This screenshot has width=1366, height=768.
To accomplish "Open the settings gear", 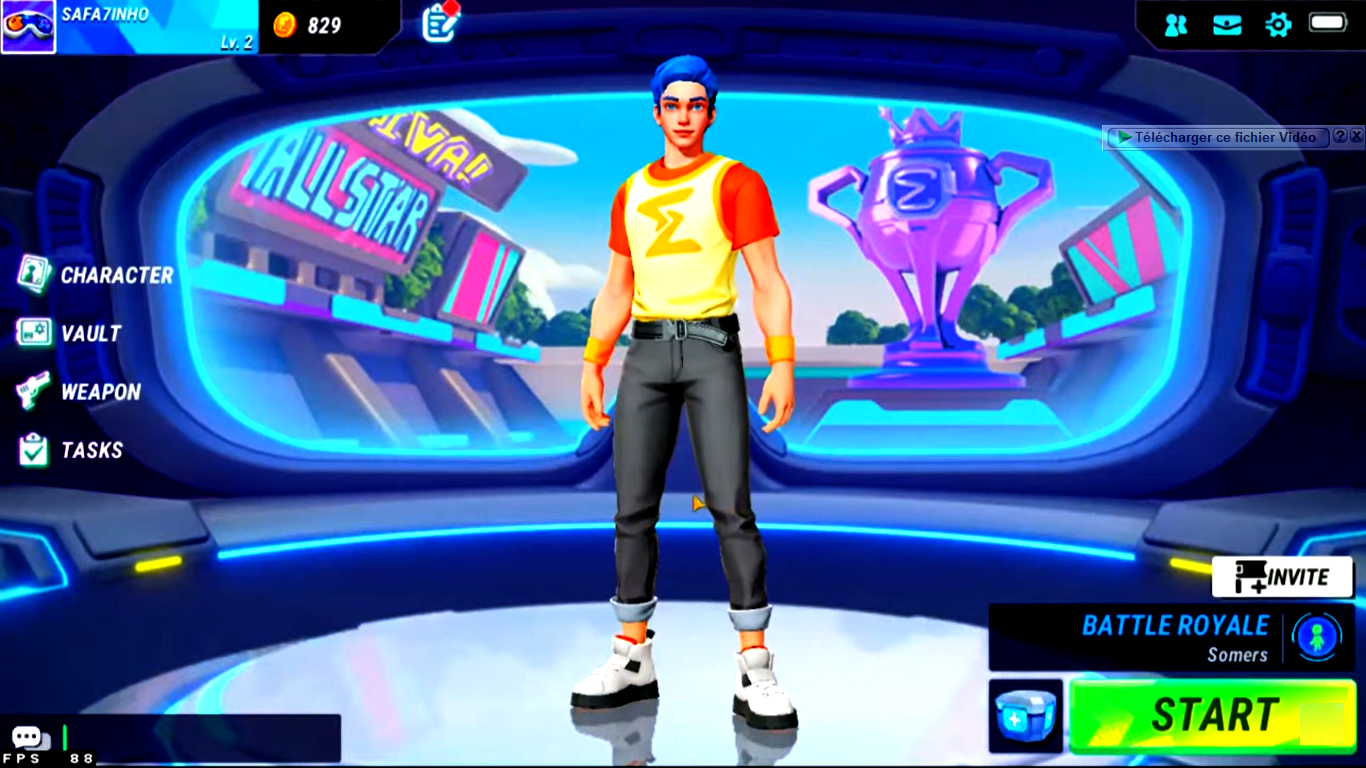I will pyautogui.click(x=1278, y=25).
